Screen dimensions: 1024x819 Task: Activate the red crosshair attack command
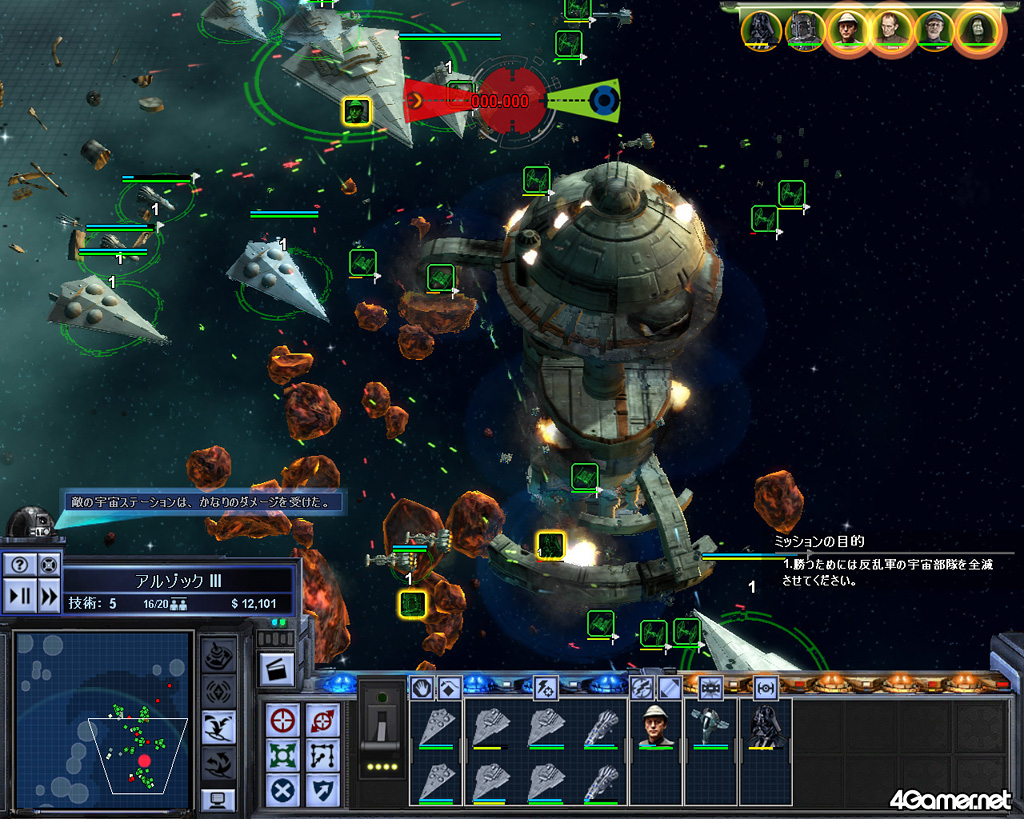coord(283,720)
